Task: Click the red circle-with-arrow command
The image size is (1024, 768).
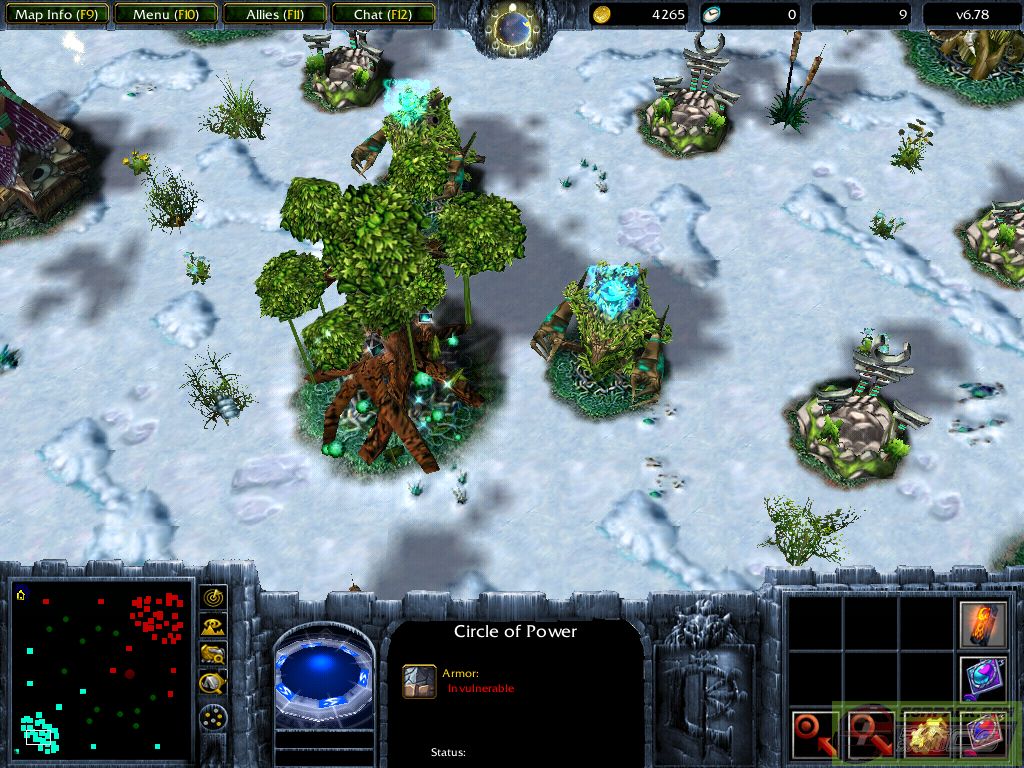Action: (813, 733)
